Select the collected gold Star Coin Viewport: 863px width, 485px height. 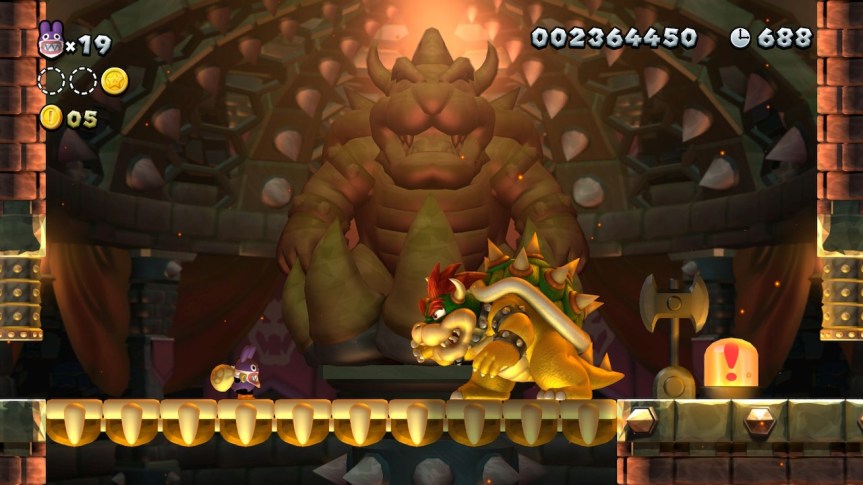(x=114, y=80)
